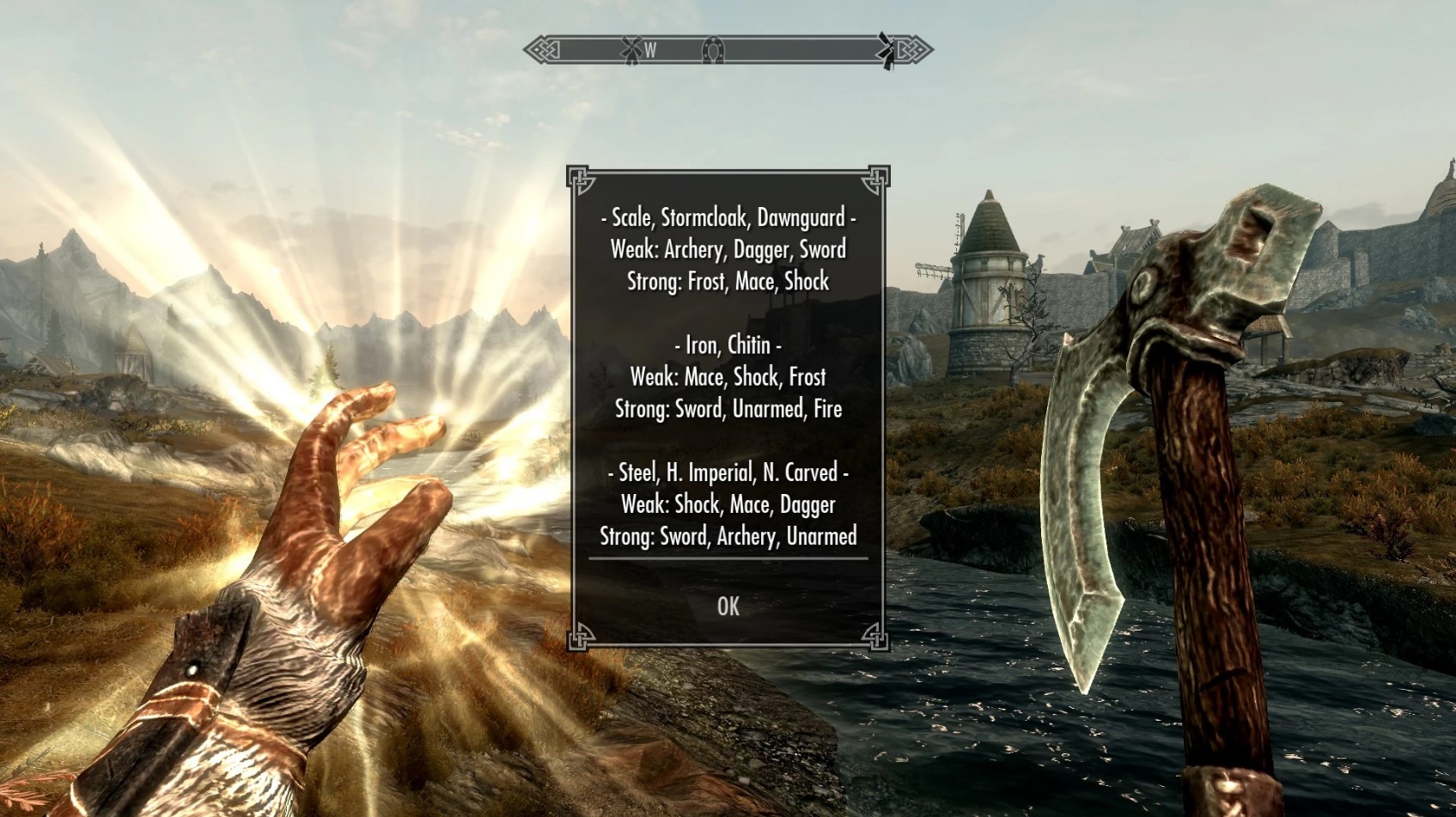Click the Strong: Sword, Archery, Unarmed line

tap(728, 536)
